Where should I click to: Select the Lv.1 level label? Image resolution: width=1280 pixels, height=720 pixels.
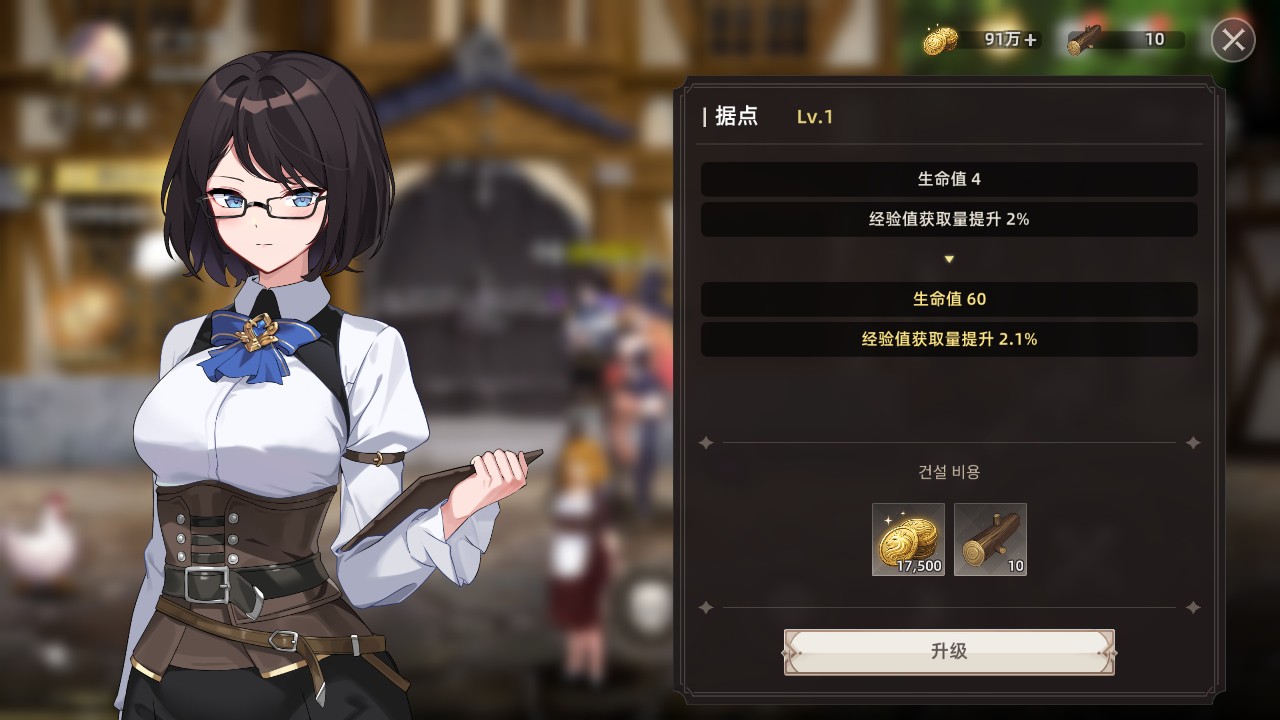814,117
